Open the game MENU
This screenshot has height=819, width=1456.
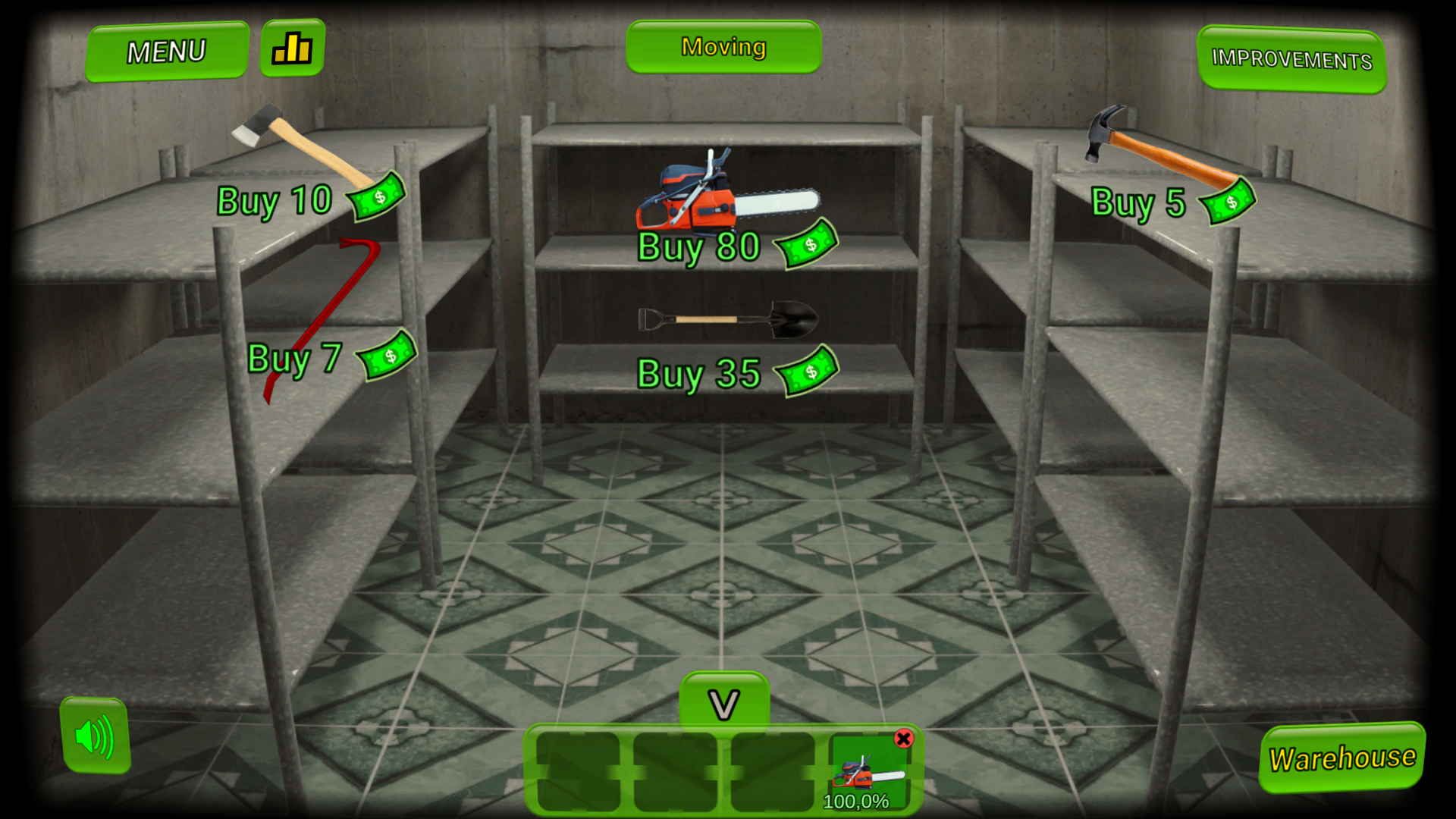pos(167,51)
